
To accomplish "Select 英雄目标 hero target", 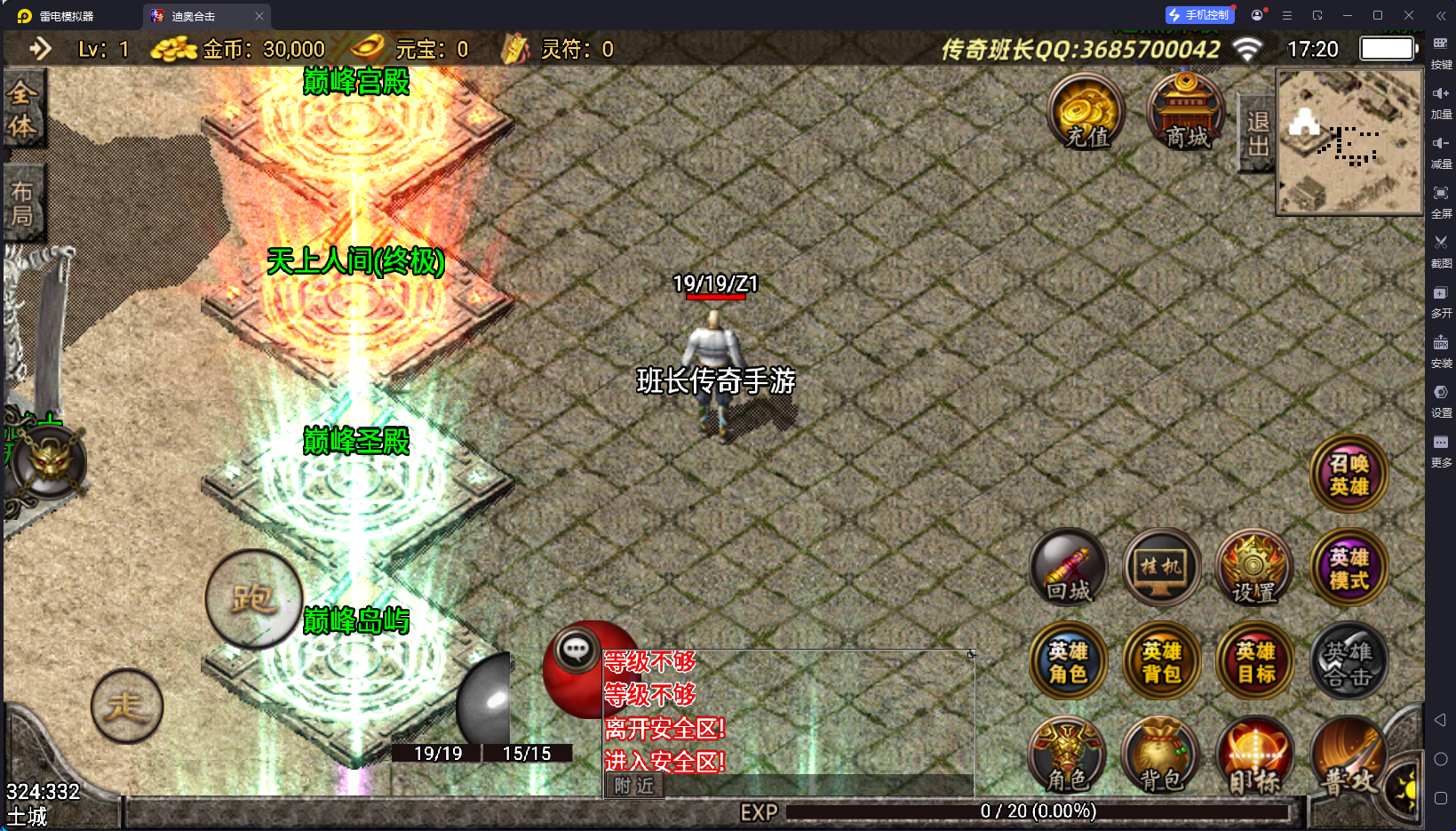I will [x=1255, y=662].
